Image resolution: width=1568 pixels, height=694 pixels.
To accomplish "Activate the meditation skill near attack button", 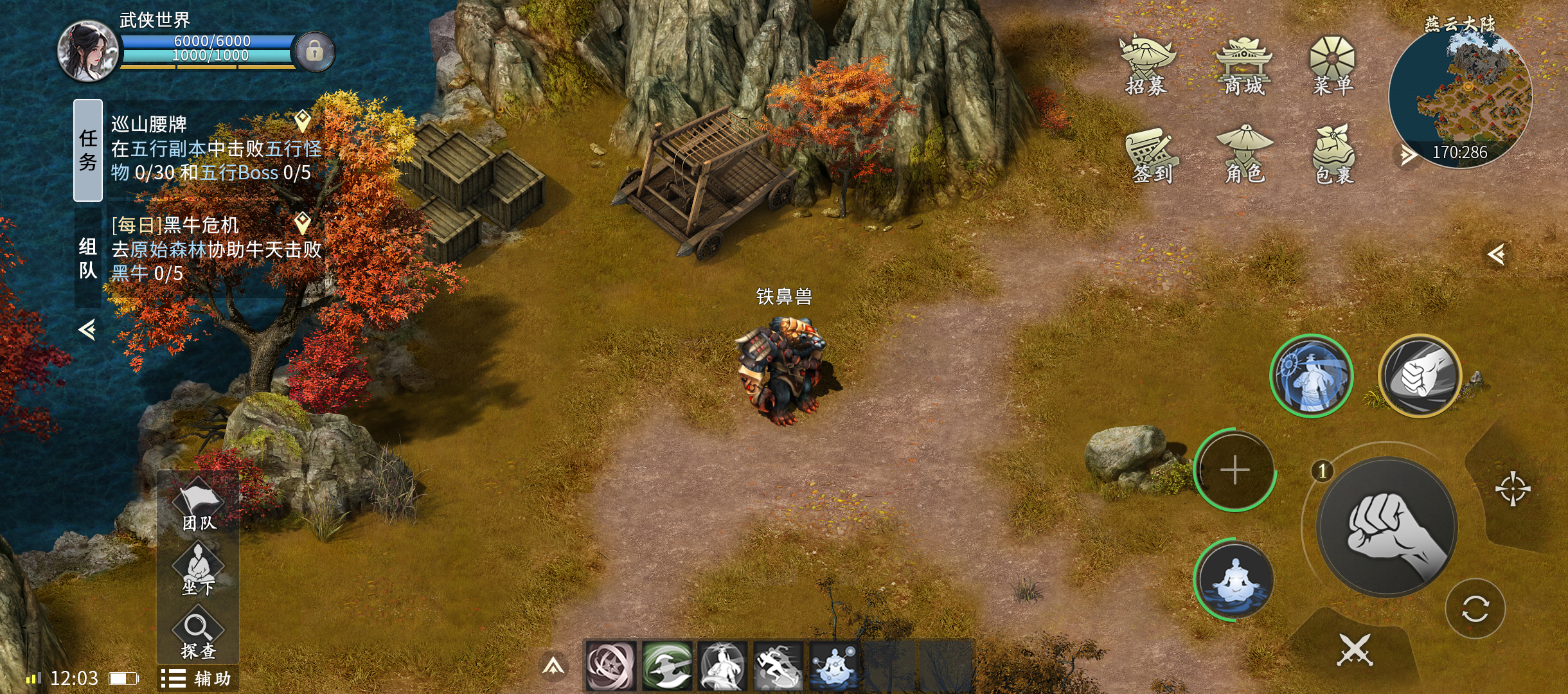I will coord(1234,580).
